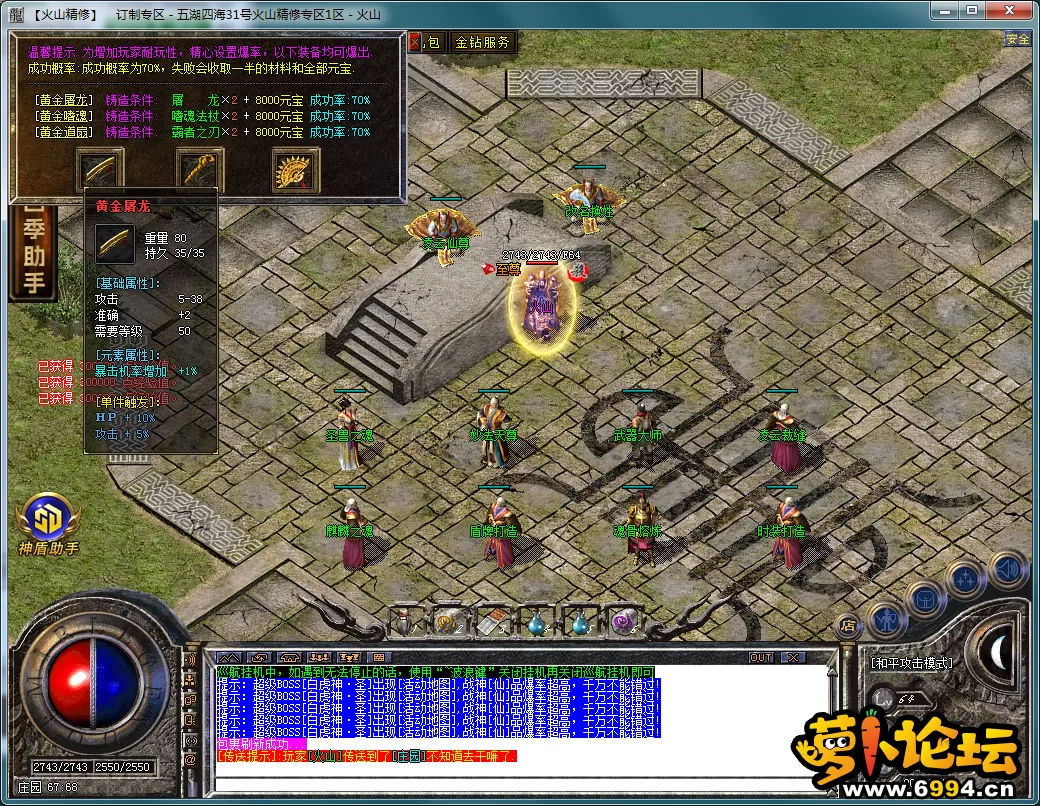
Task: Open the 金钻服务 button
Action: [482, 42]
